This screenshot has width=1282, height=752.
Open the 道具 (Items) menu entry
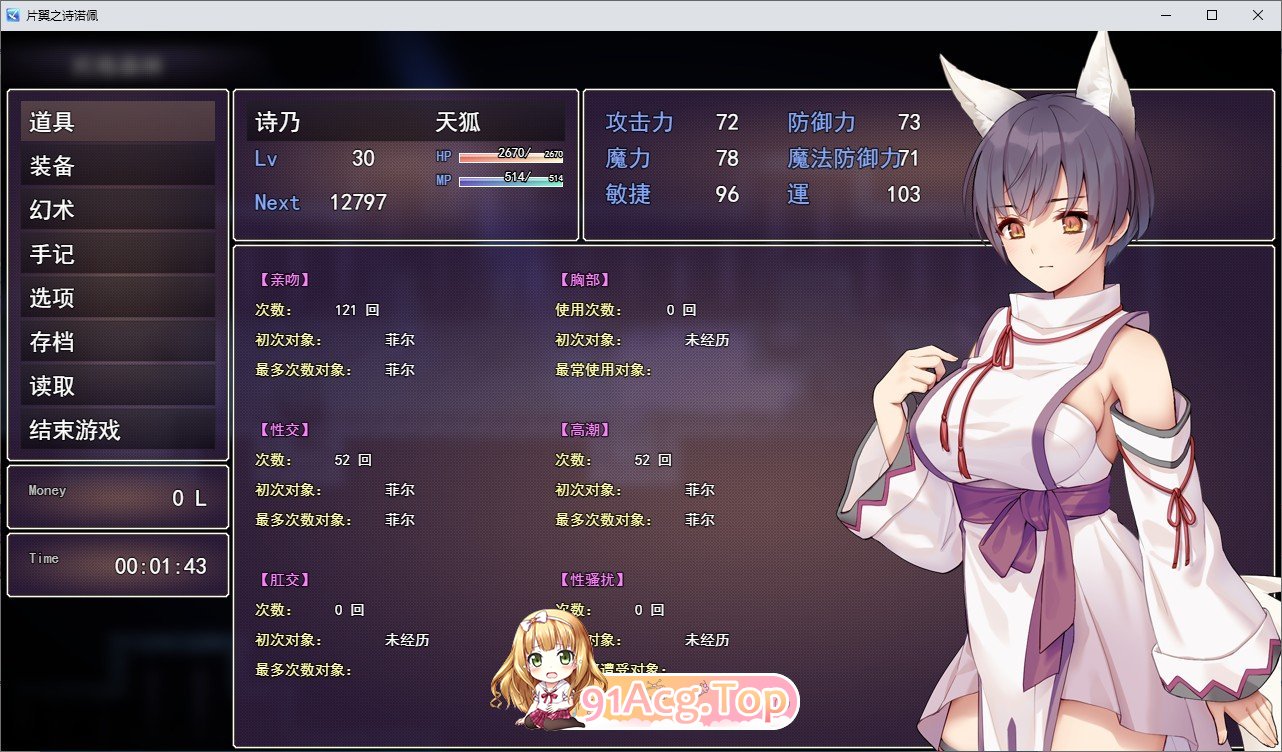pyautogui.click(x=117, y=120)
